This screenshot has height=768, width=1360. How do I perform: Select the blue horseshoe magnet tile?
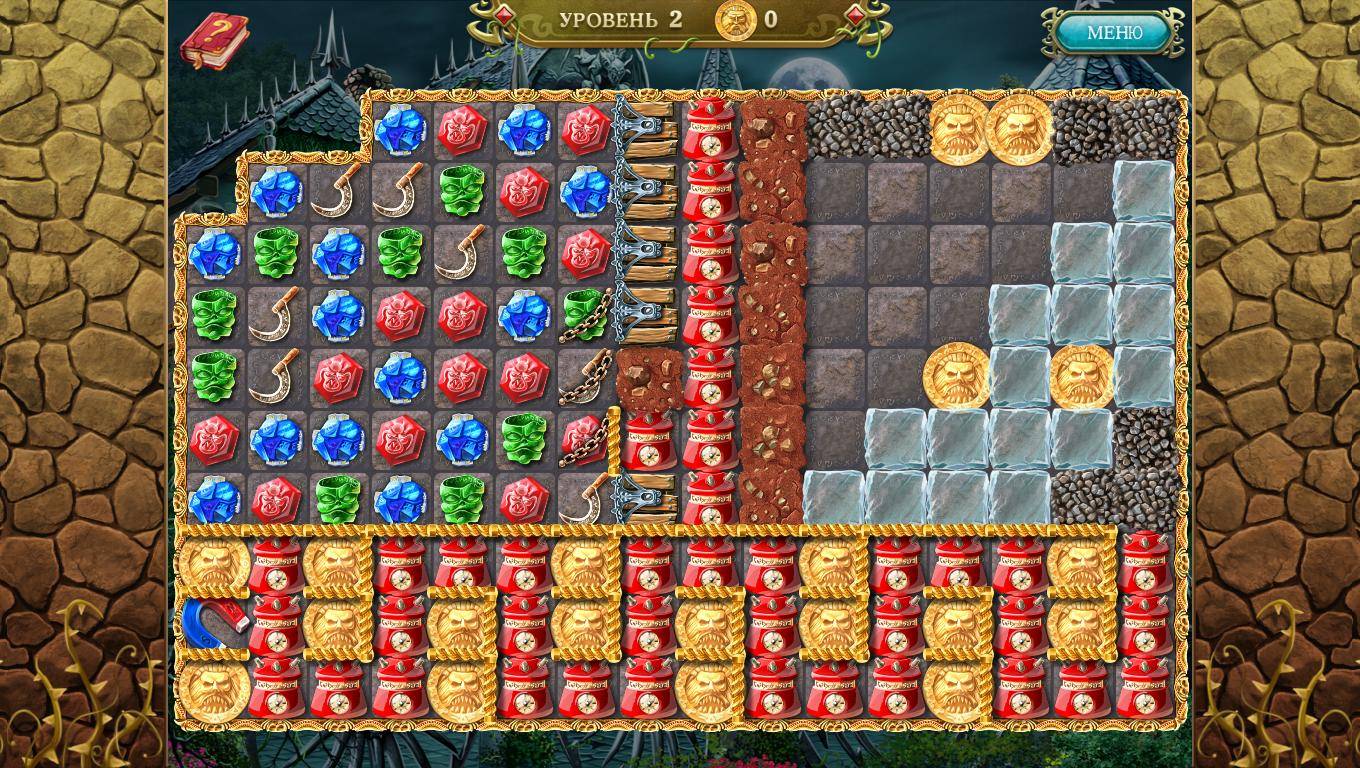coord(213,625)
